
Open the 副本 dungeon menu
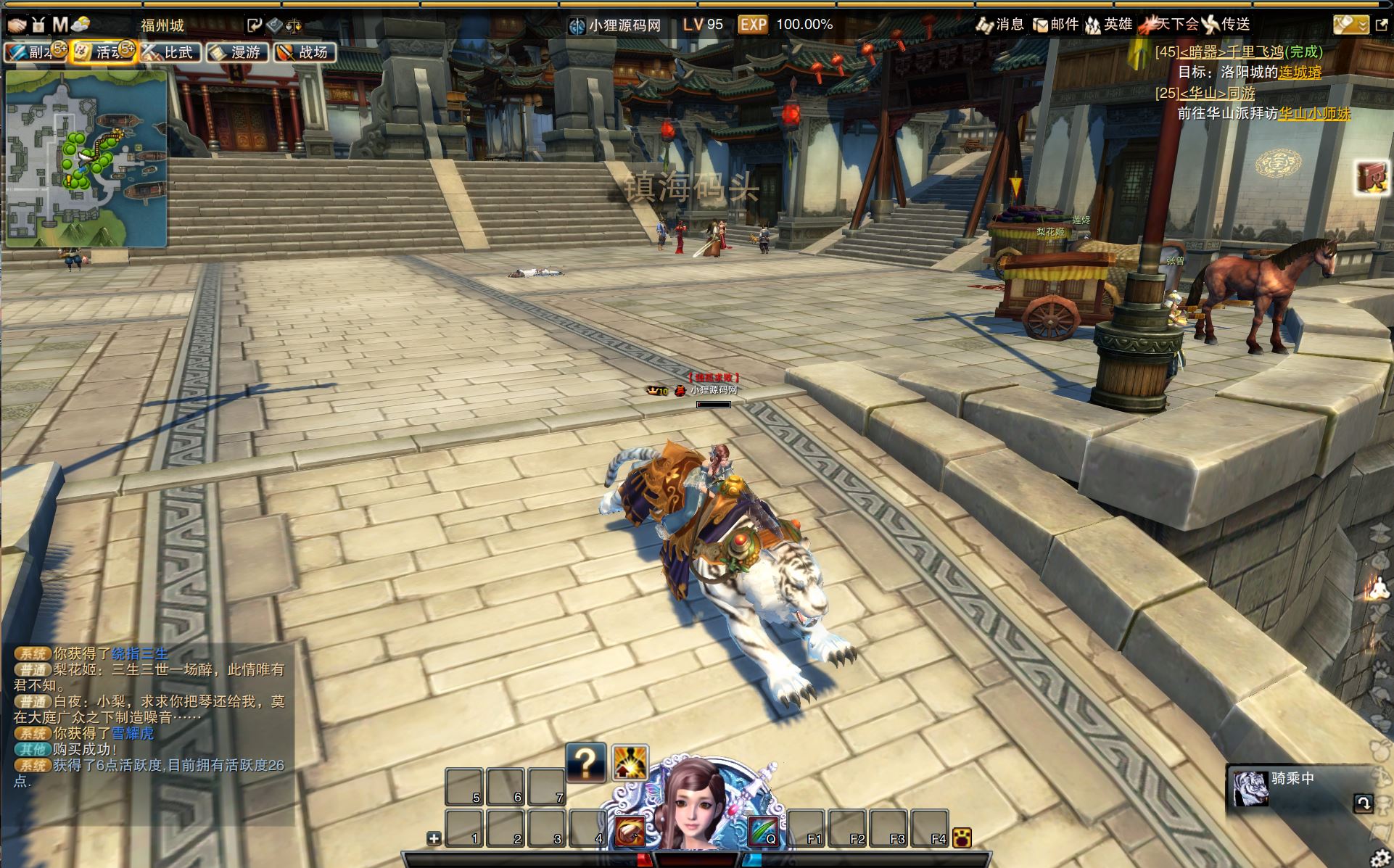pyautogui.click(x=35, y=52)
